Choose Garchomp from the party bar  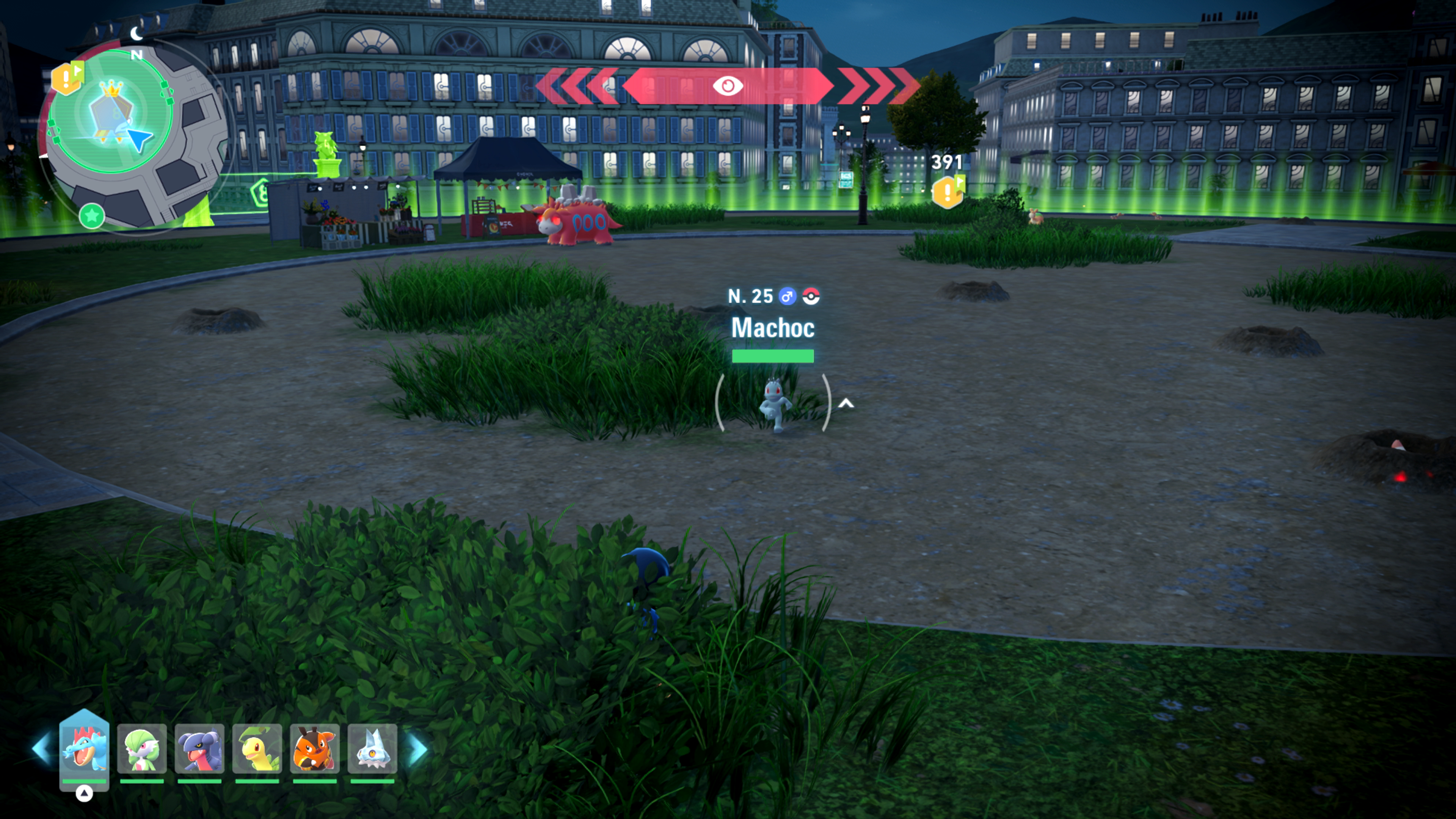[199, 748]
